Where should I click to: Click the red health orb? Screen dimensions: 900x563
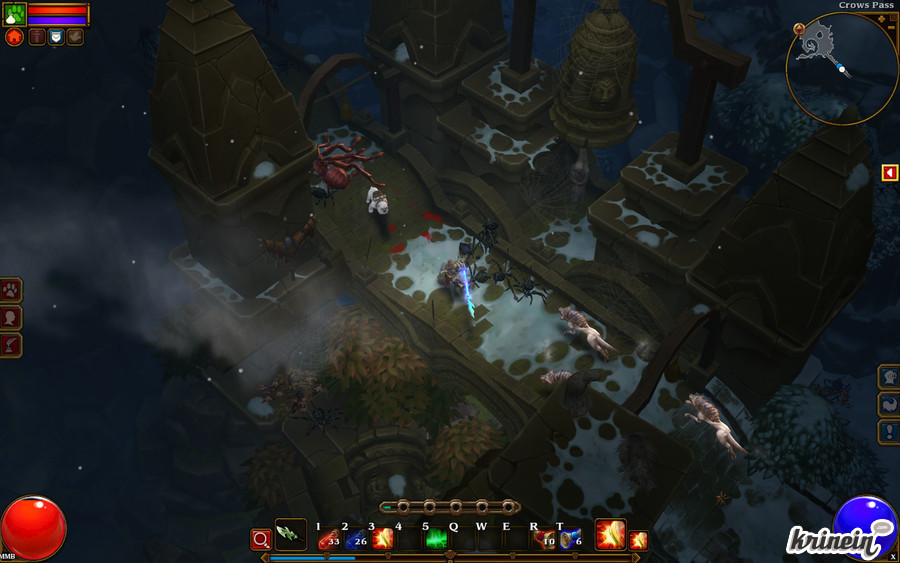click(33, 528)
